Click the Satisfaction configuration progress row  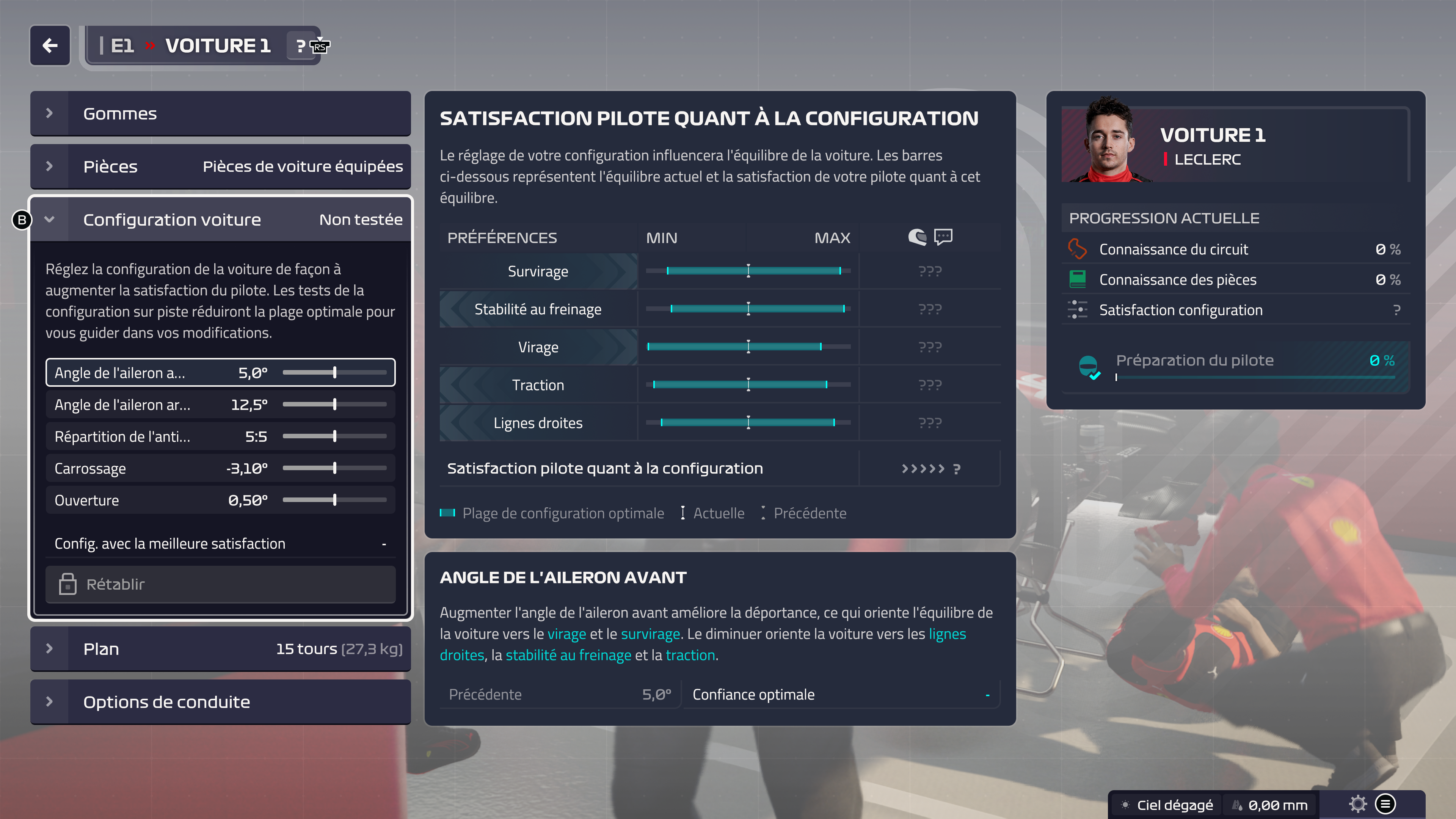(1235, 310)
